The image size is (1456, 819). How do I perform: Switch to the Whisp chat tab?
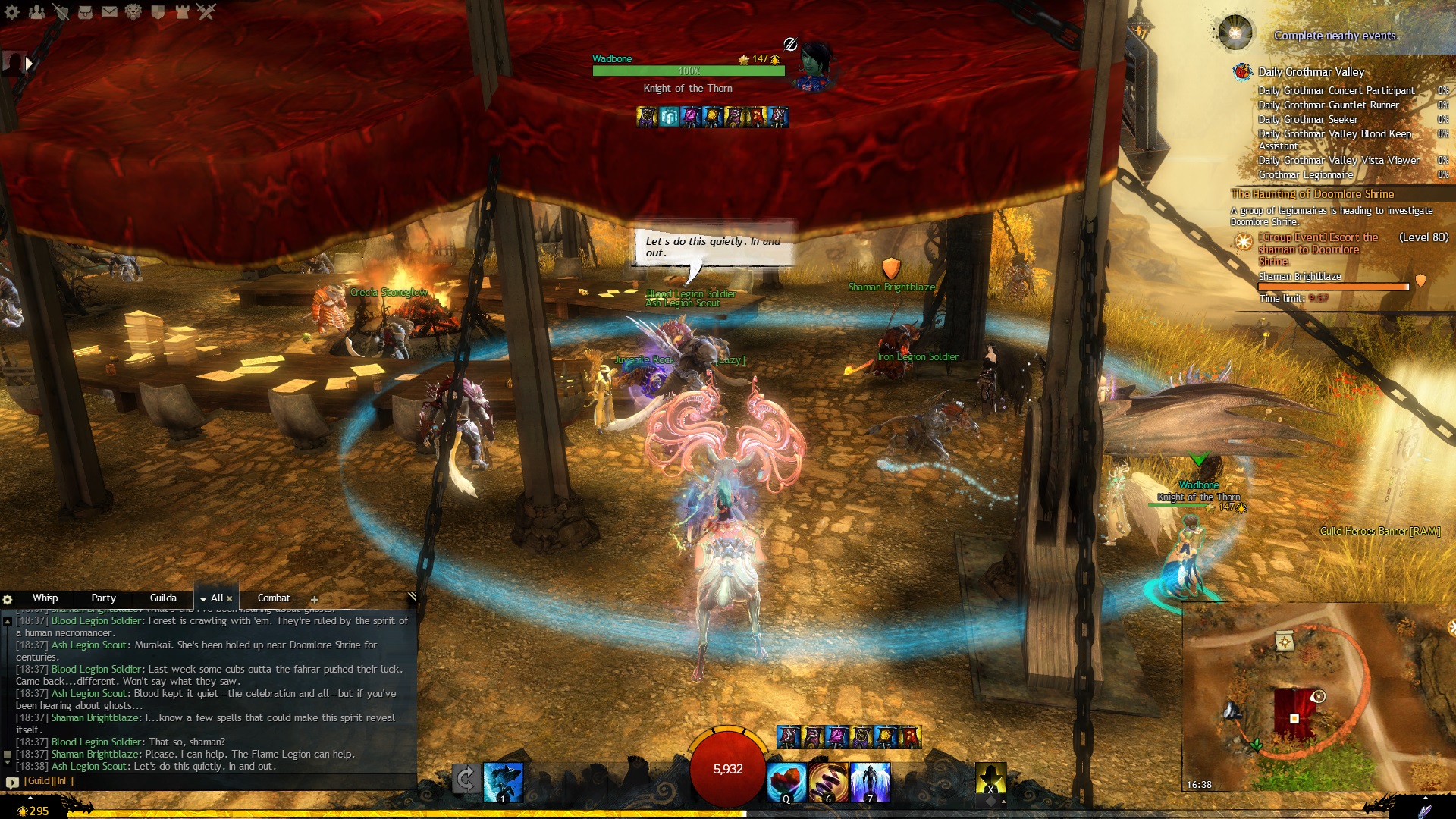click(x=45, y=598)
